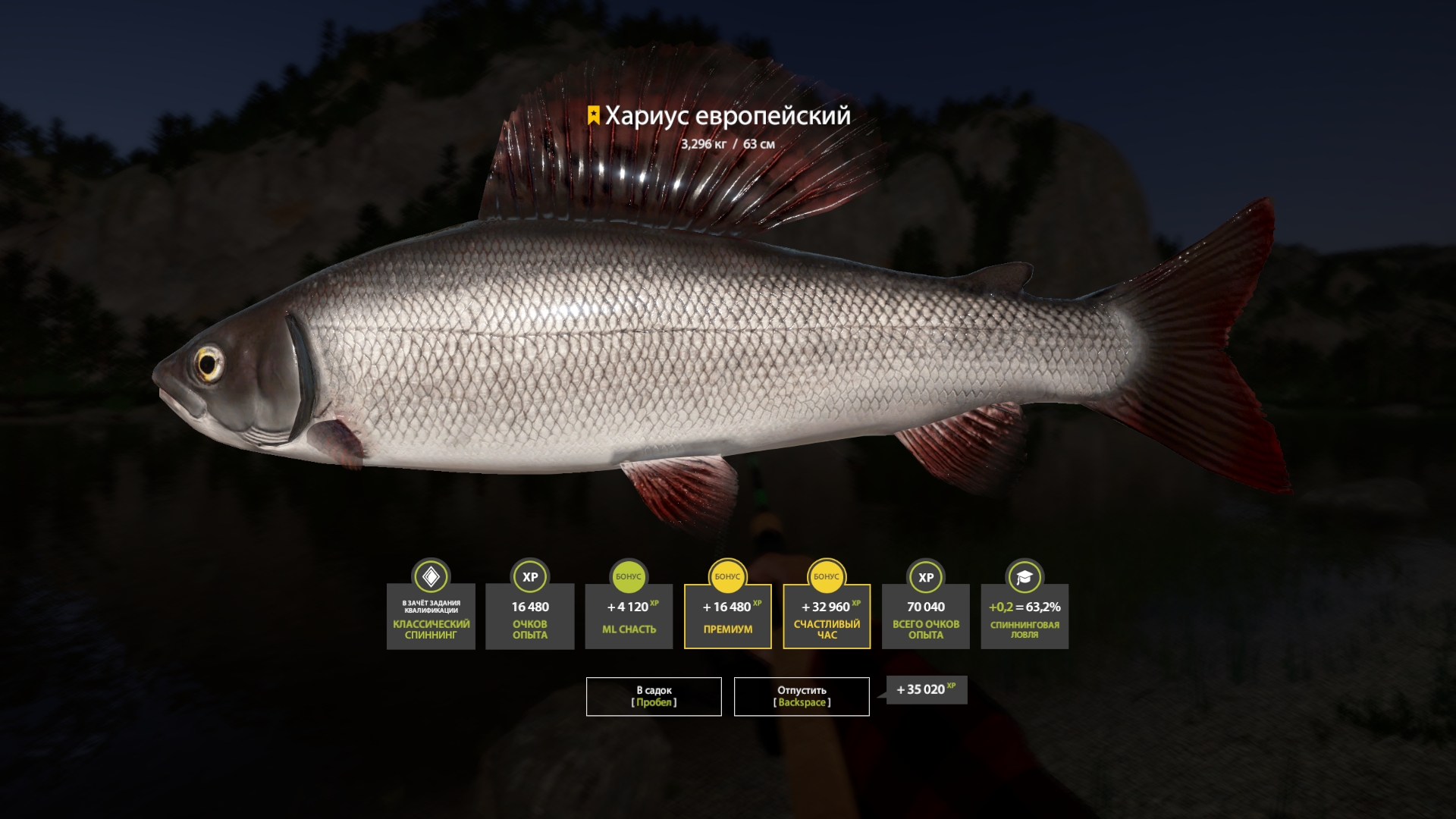
Task: Click the "Отпустить" release button
Action: click(x=801, y=695)
